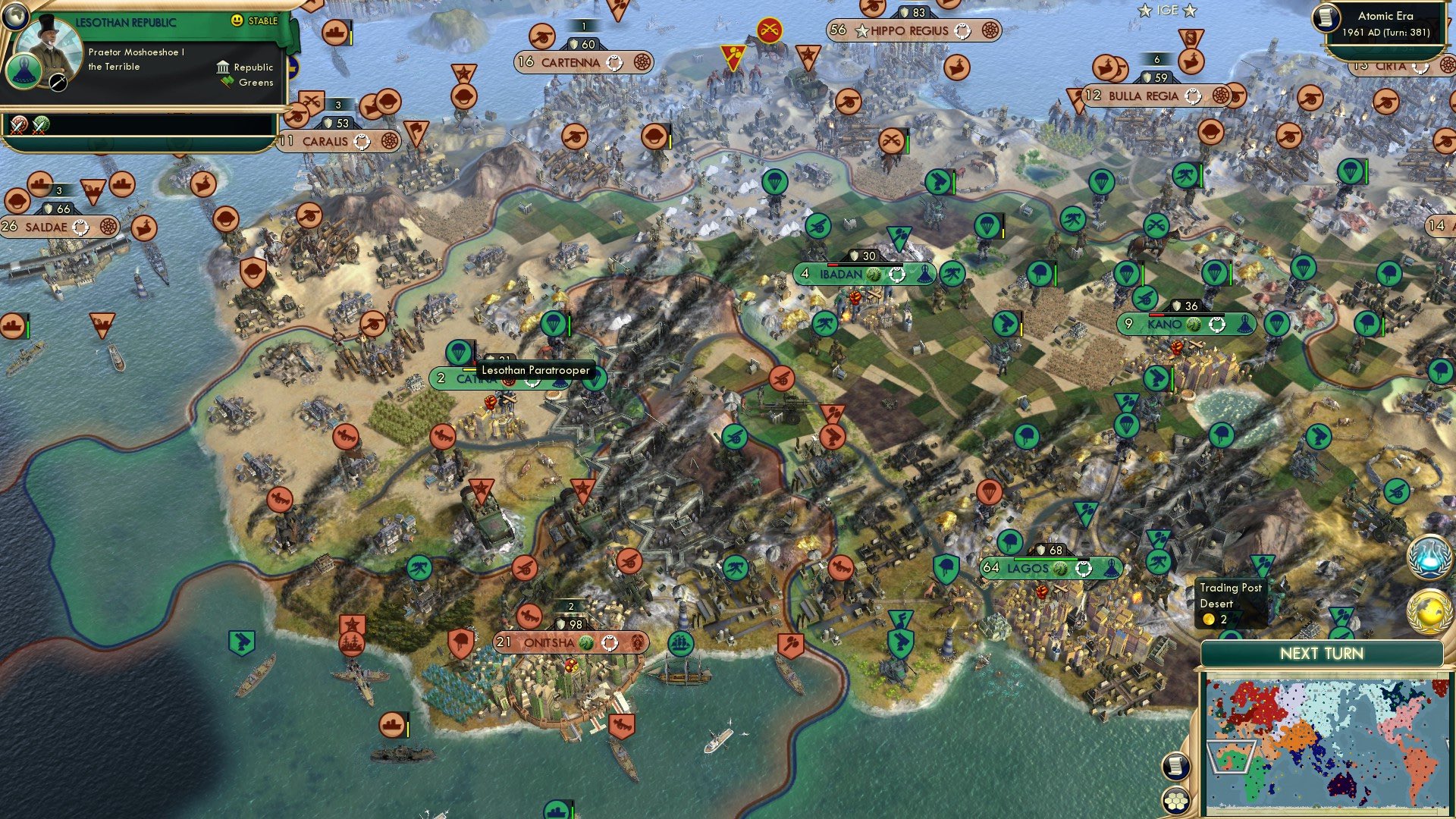This screenshot has width=1456, height=819.
Task: Click the hexagon tiles notification icon
Action: [1175, 801]
